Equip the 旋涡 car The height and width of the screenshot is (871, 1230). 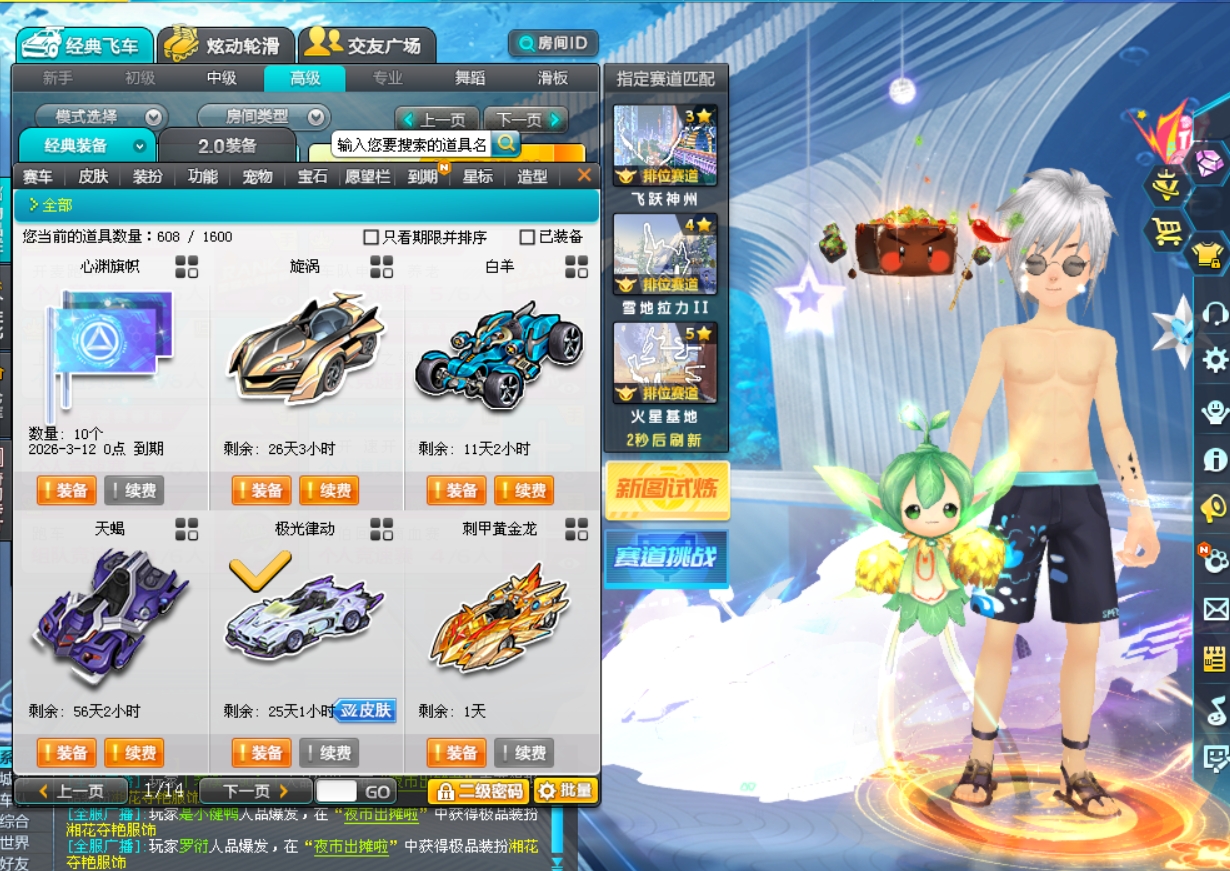[261, 491]
